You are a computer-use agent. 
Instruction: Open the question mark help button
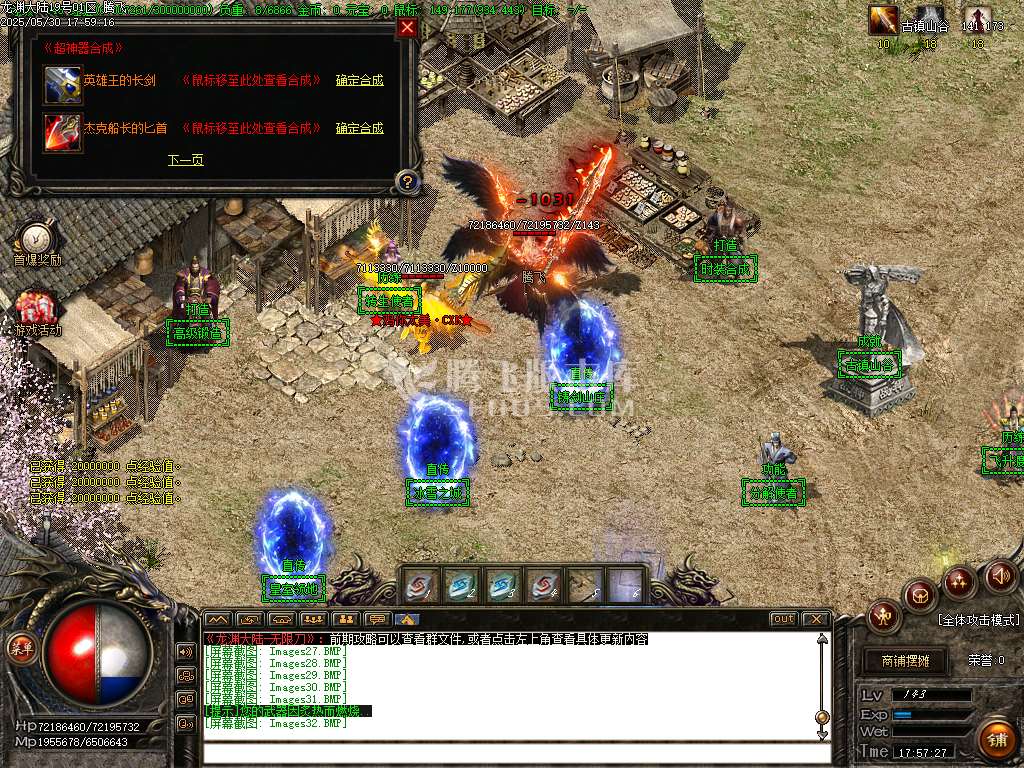tap(406, 181)
